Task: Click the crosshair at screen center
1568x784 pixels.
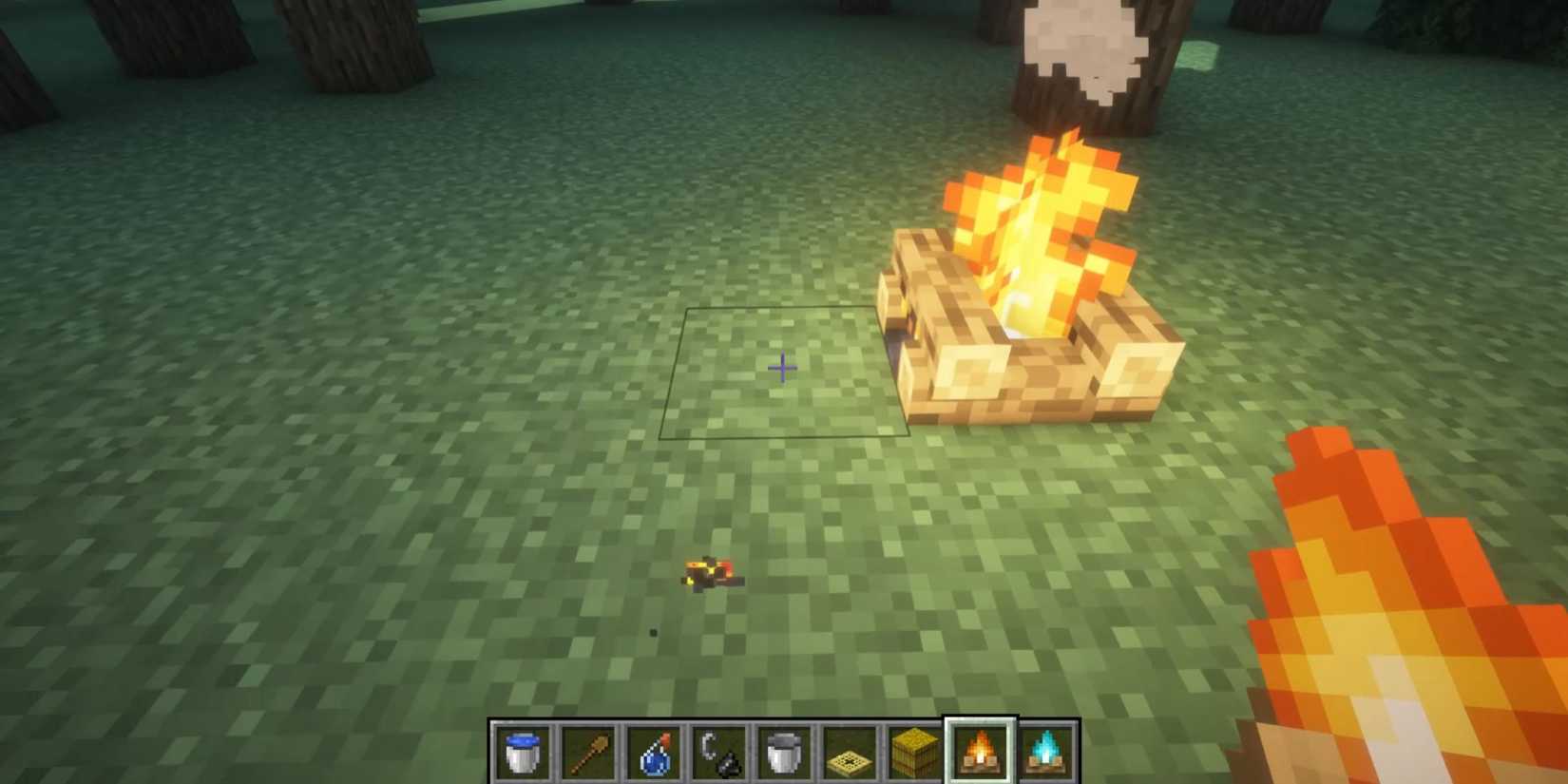Action: coord(782,368)
